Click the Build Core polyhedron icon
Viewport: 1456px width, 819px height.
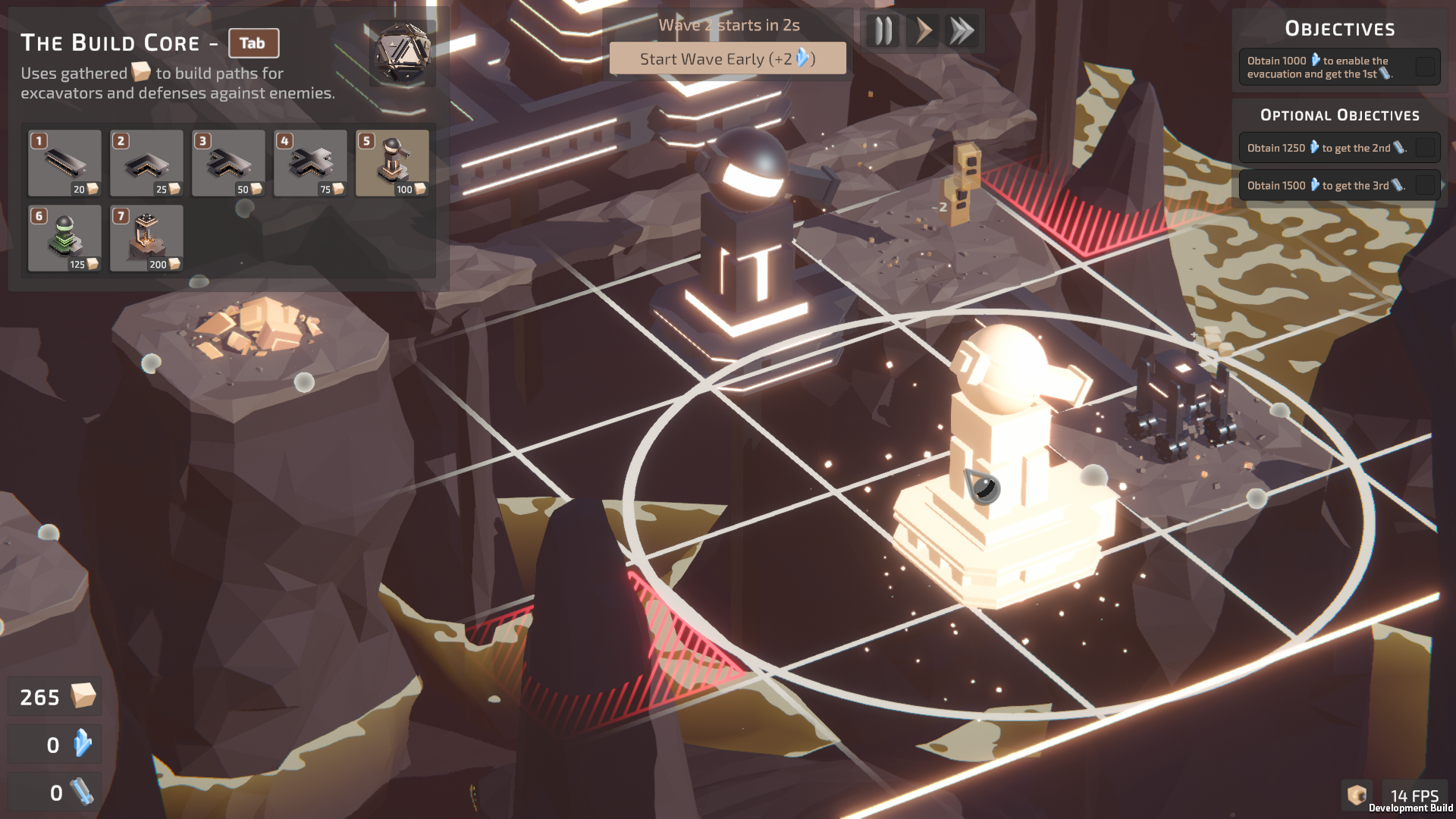click(402, 53)
